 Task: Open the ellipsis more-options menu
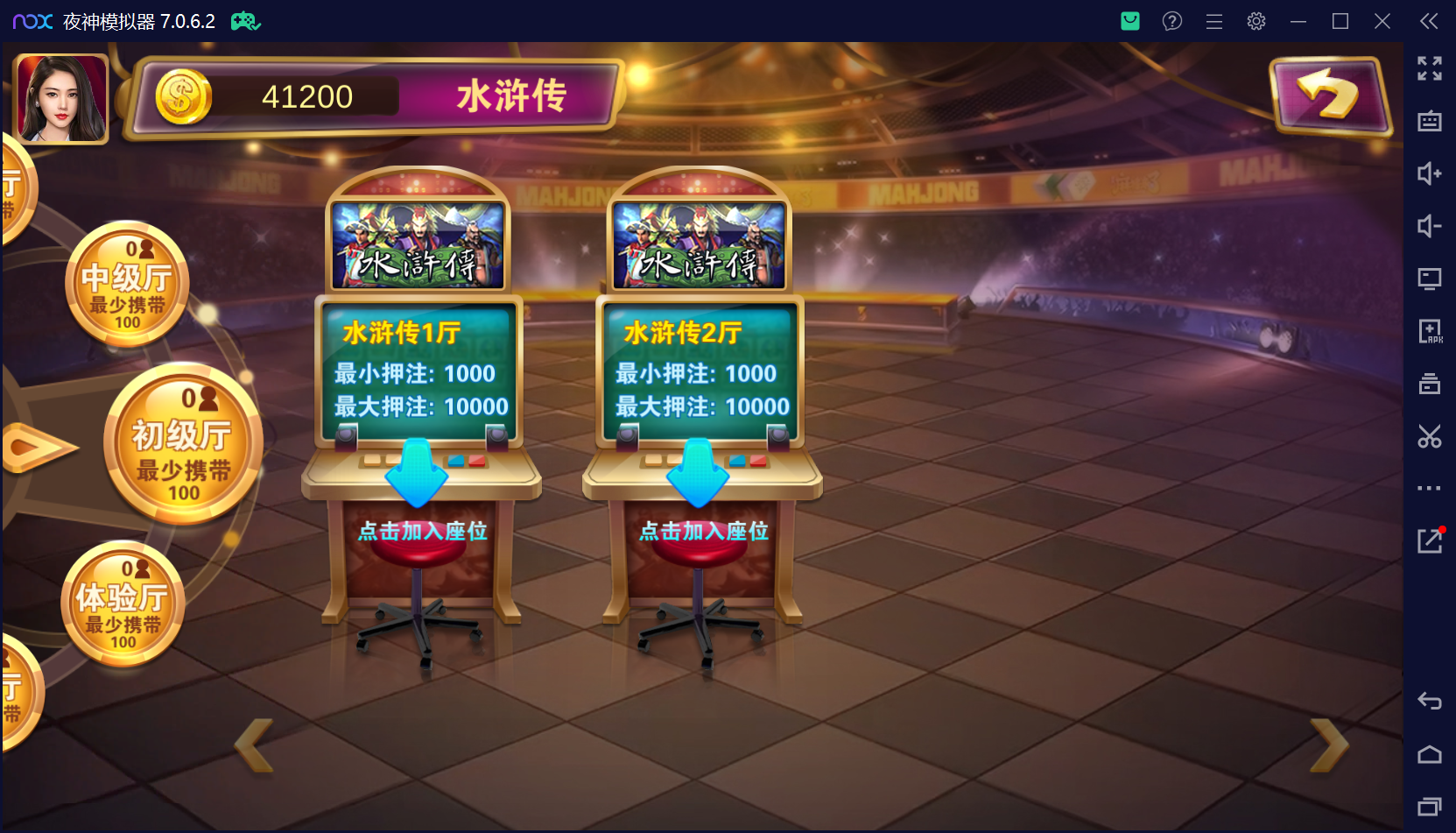[1430, 488]
